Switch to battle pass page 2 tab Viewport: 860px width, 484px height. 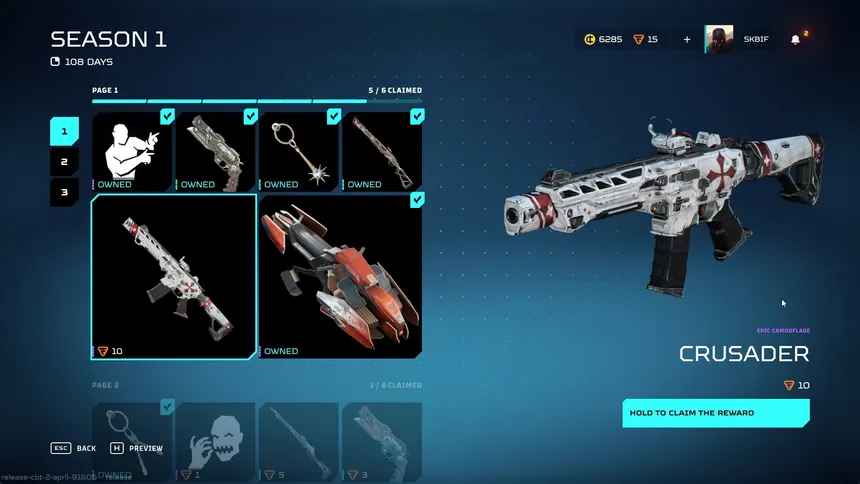coord(64,161)
